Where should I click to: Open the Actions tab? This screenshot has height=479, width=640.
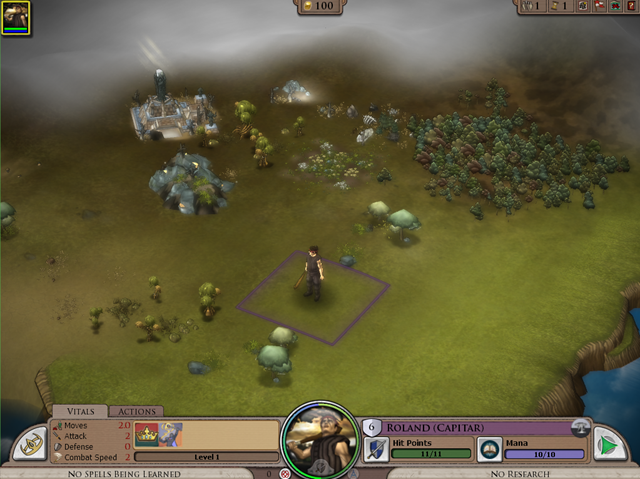(x=136, y=411)
